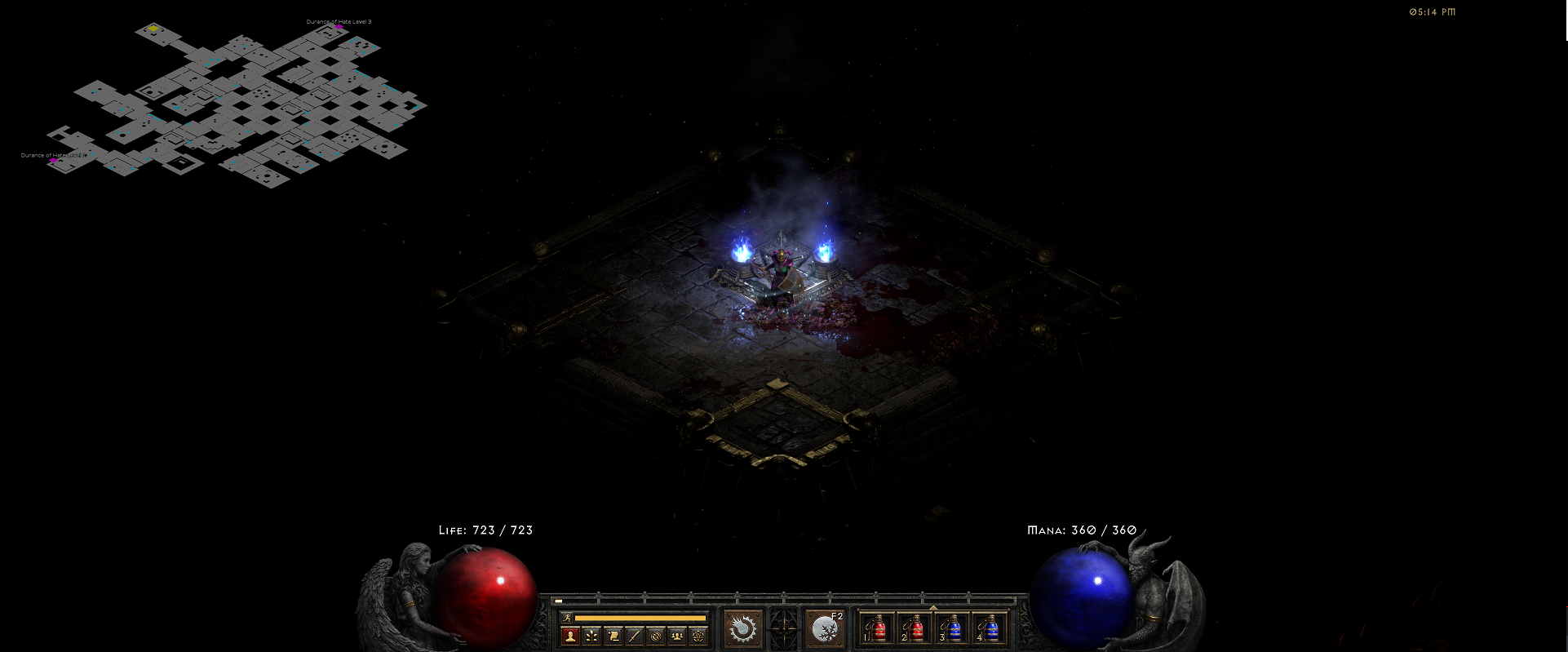Click the Durance of Hate Level 3 map marker
Image resolution: width=1568 pixels, height=652 pixels.
click(339, 28)
